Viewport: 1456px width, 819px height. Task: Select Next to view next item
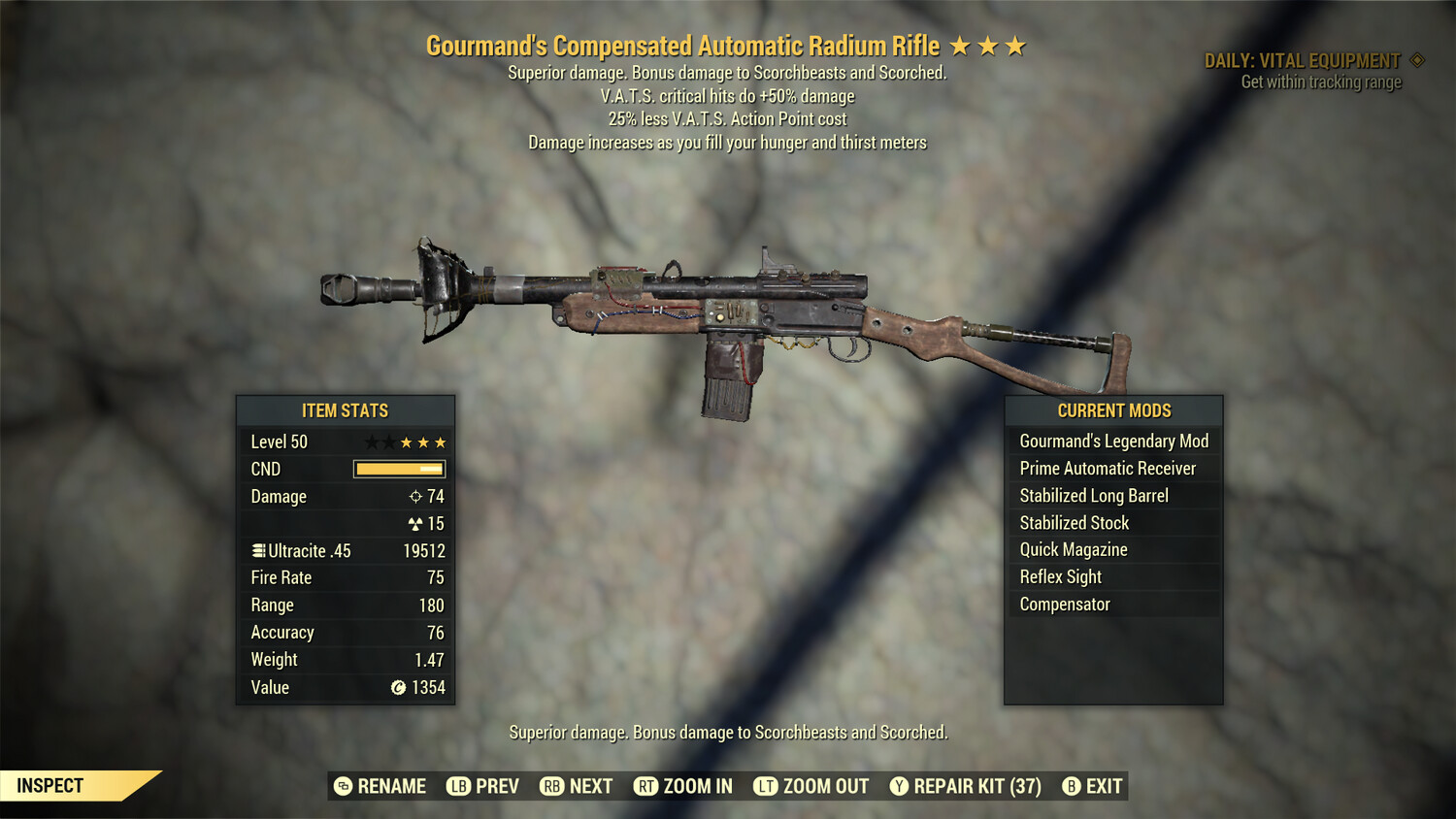click(x=587, y=786)
